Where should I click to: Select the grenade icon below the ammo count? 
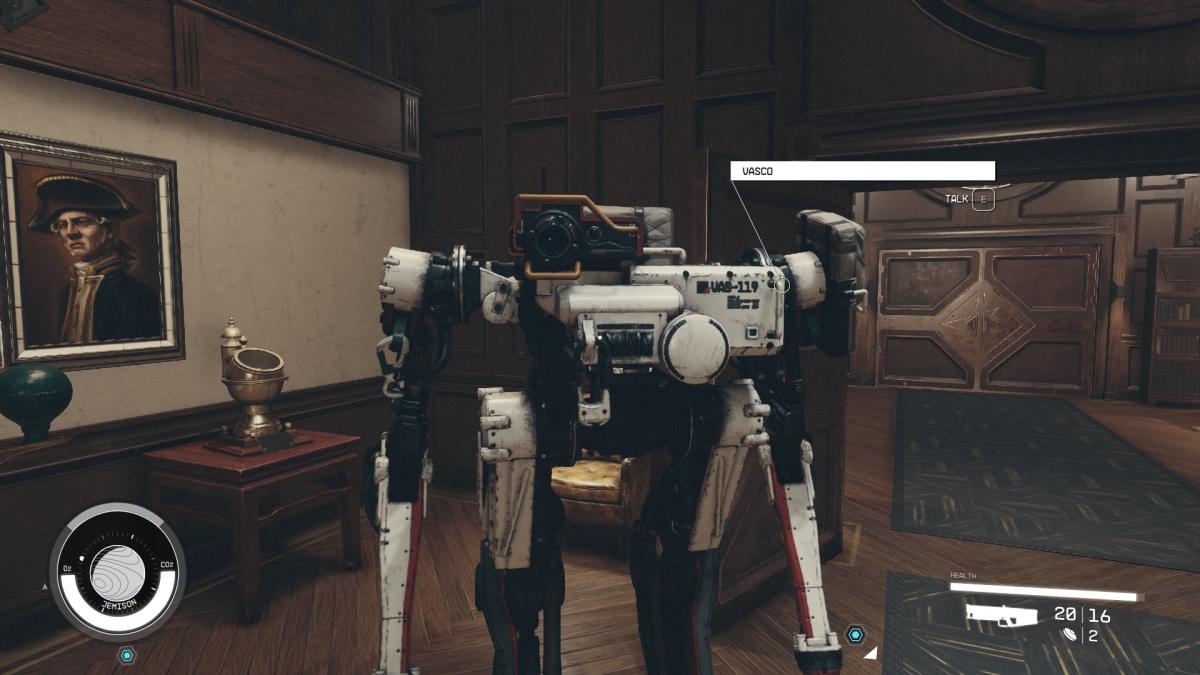pos(1072,635)
